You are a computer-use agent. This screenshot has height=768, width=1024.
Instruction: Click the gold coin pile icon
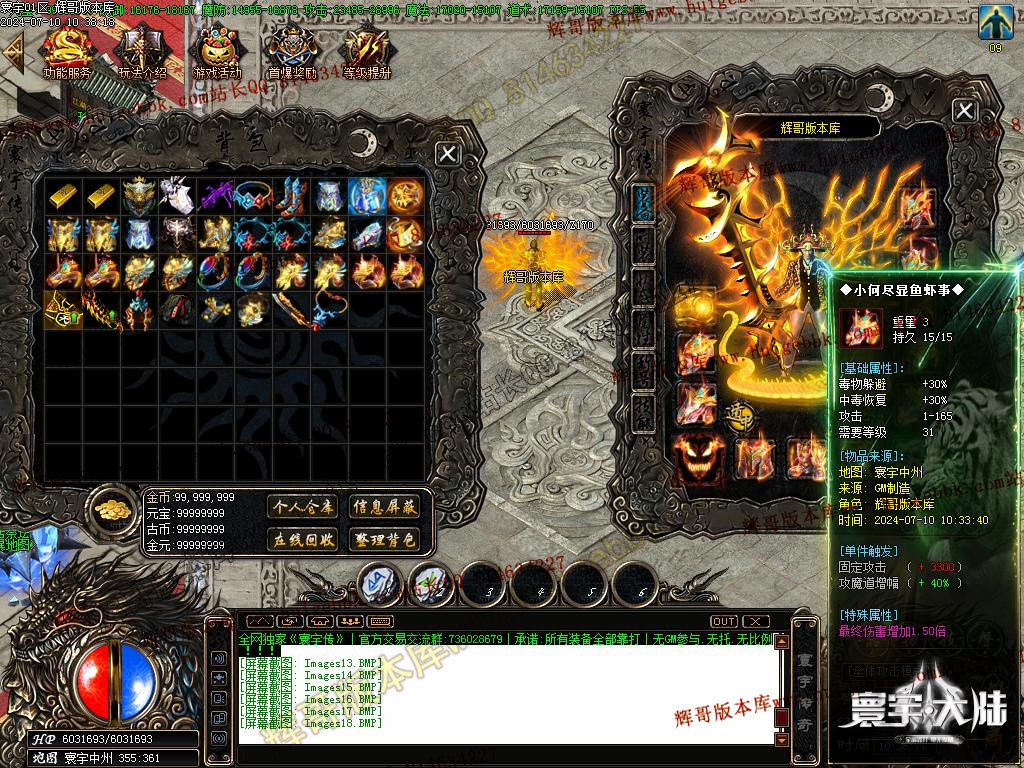coord(113,510)
